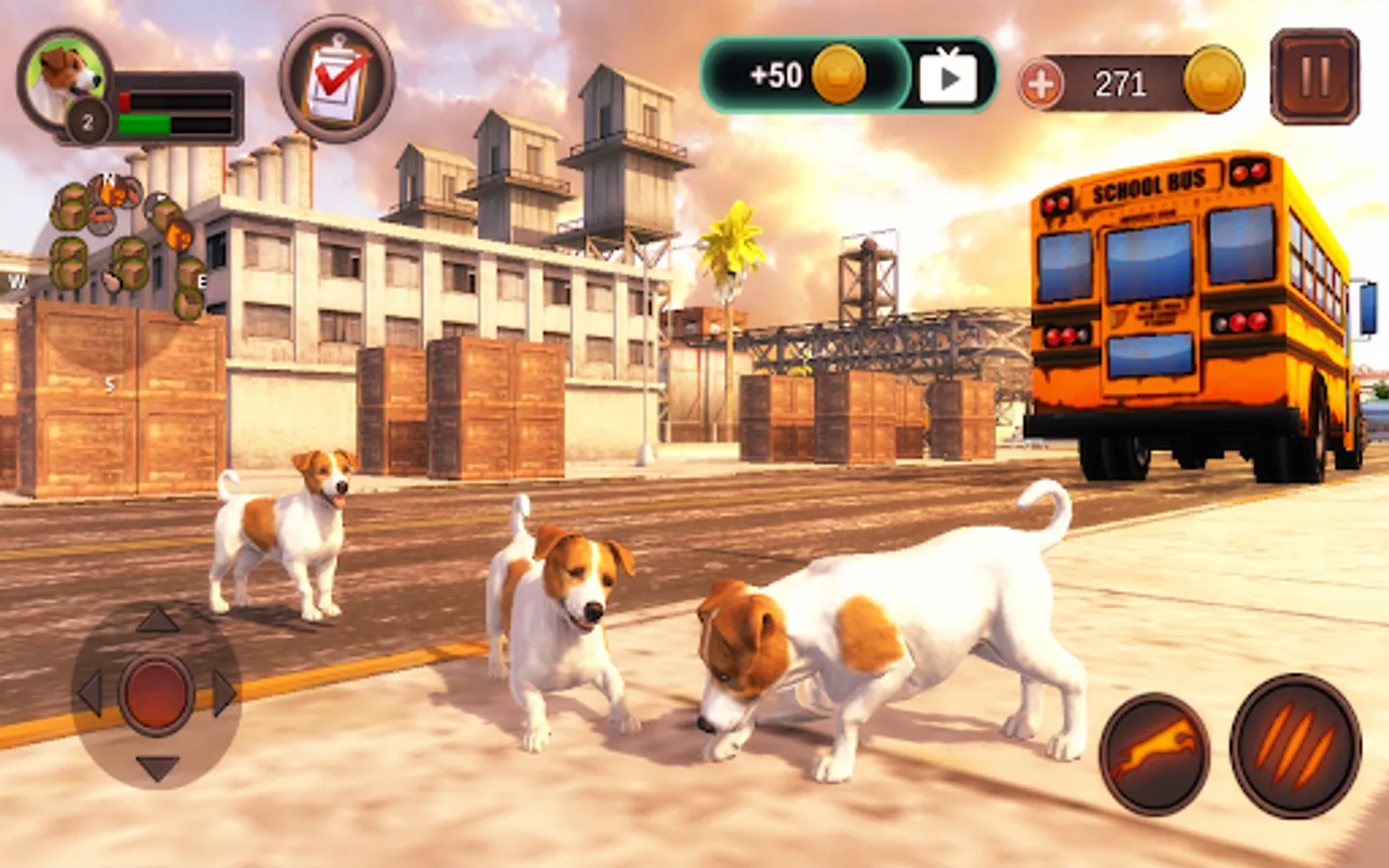Screen dimensions: 1389x868
Task: Open the dog portrait profile
Action: 64,77
